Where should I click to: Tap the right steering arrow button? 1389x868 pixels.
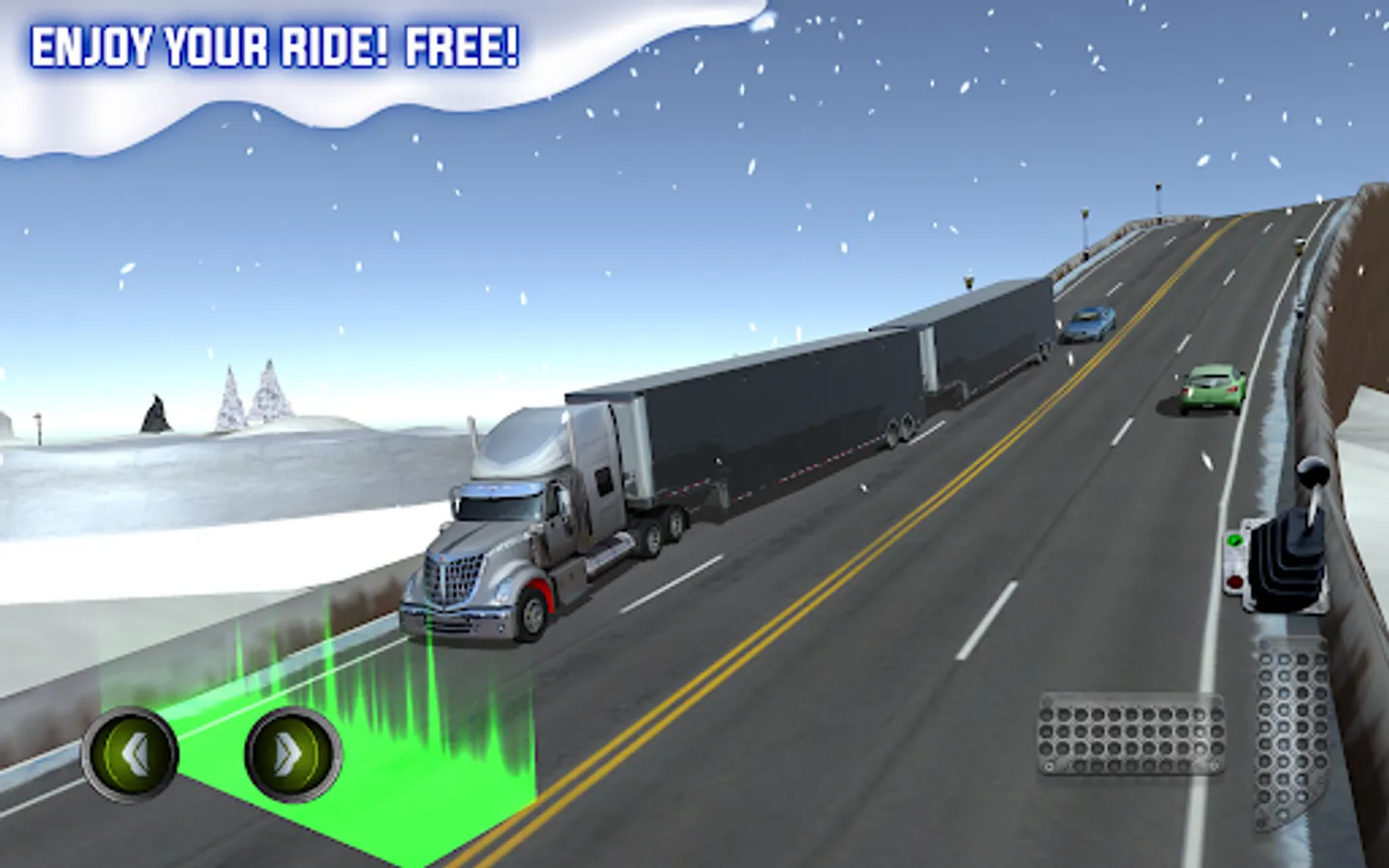(x=292, y=754)
